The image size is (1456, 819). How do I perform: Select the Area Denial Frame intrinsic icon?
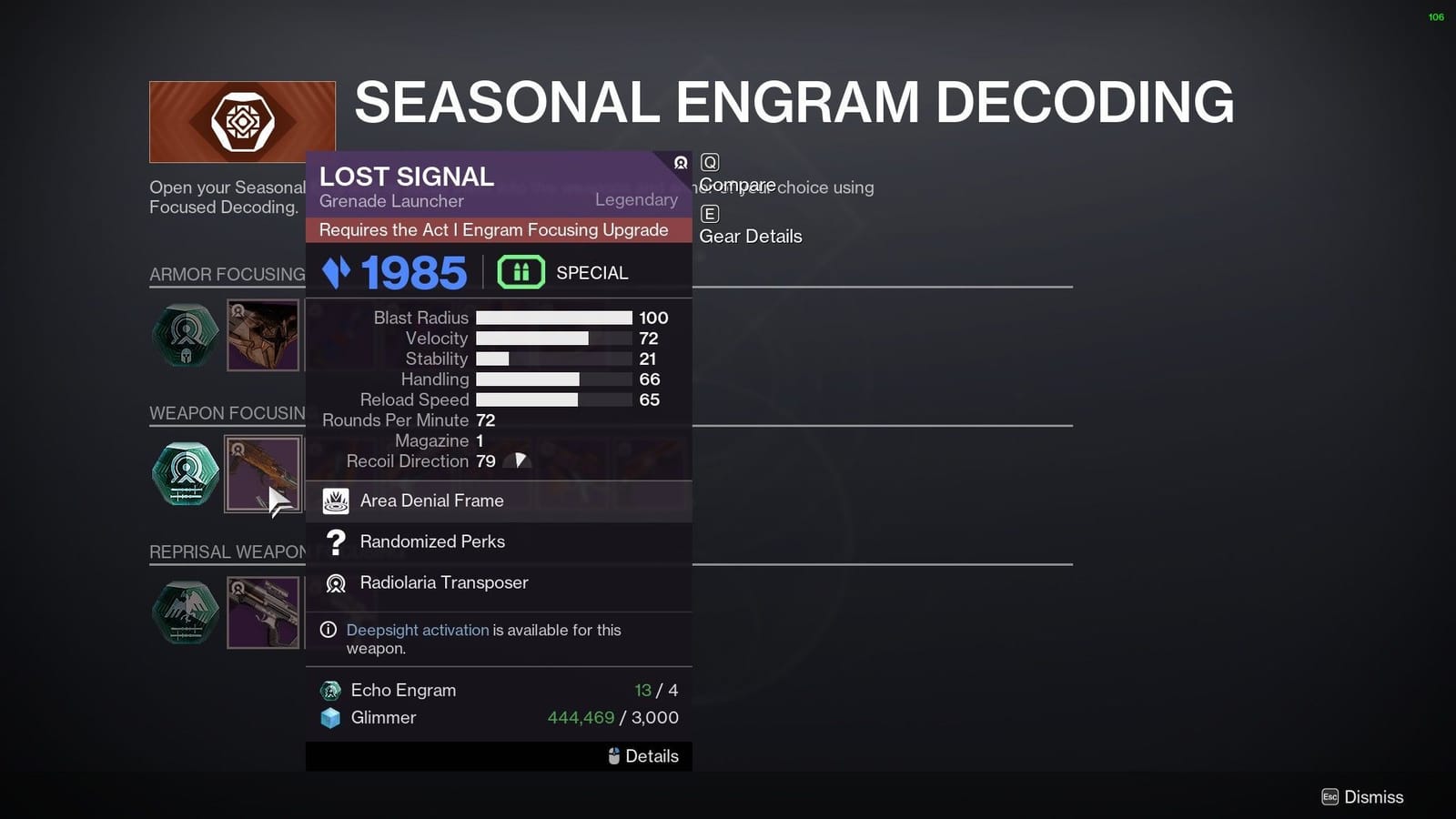[336, 500]
